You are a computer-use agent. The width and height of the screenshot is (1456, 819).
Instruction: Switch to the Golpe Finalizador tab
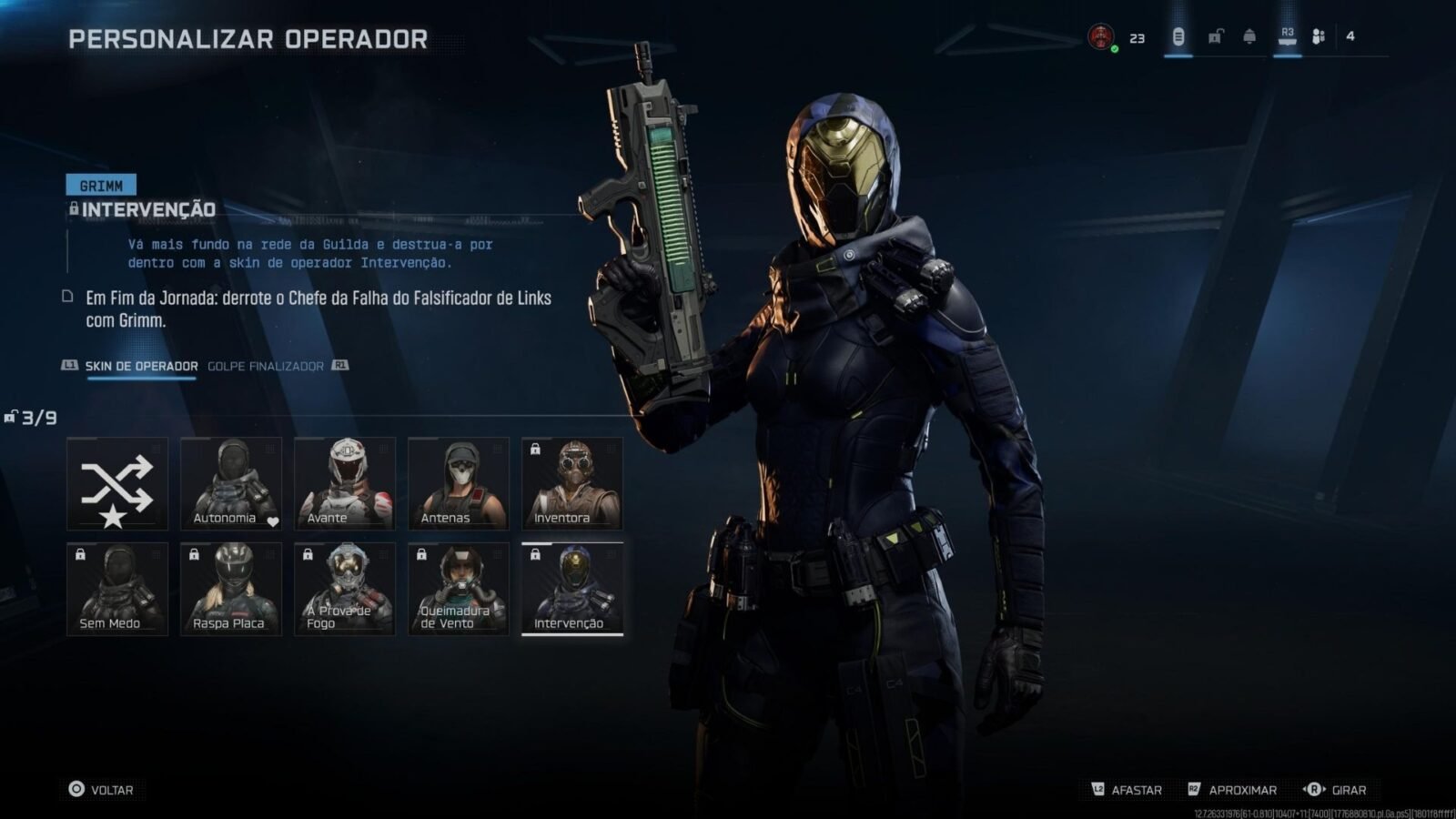266,366
